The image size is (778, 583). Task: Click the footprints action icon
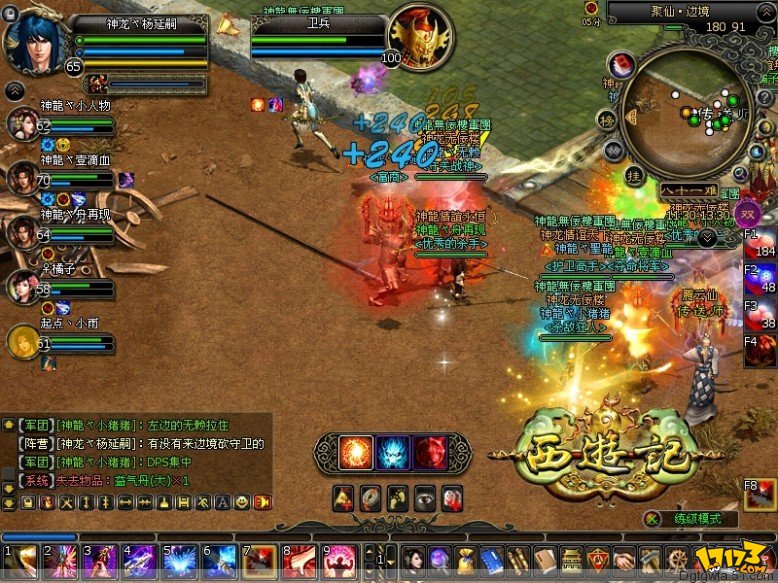[x=396, y=497]
